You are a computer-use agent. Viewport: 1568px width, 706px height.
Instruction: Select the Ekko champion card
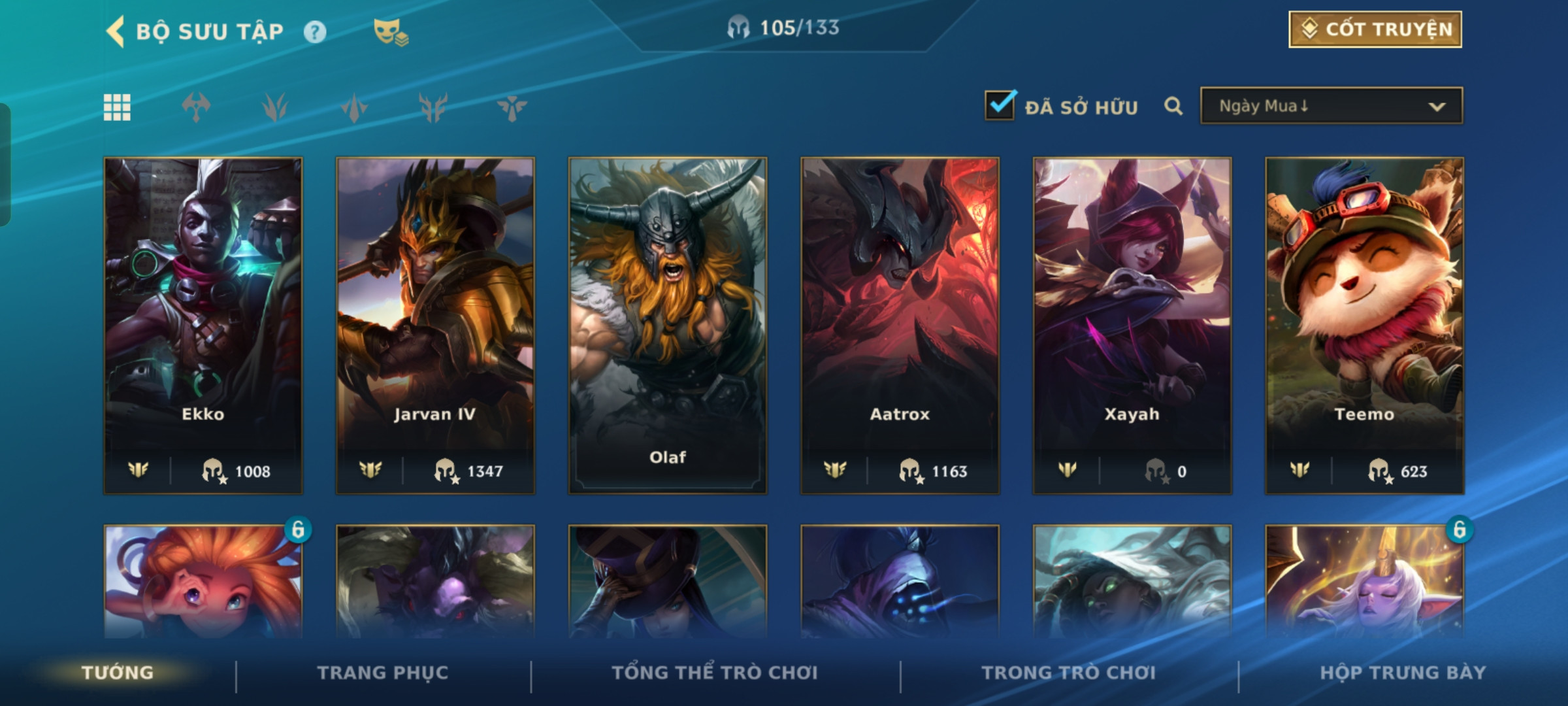coord(203,325)
